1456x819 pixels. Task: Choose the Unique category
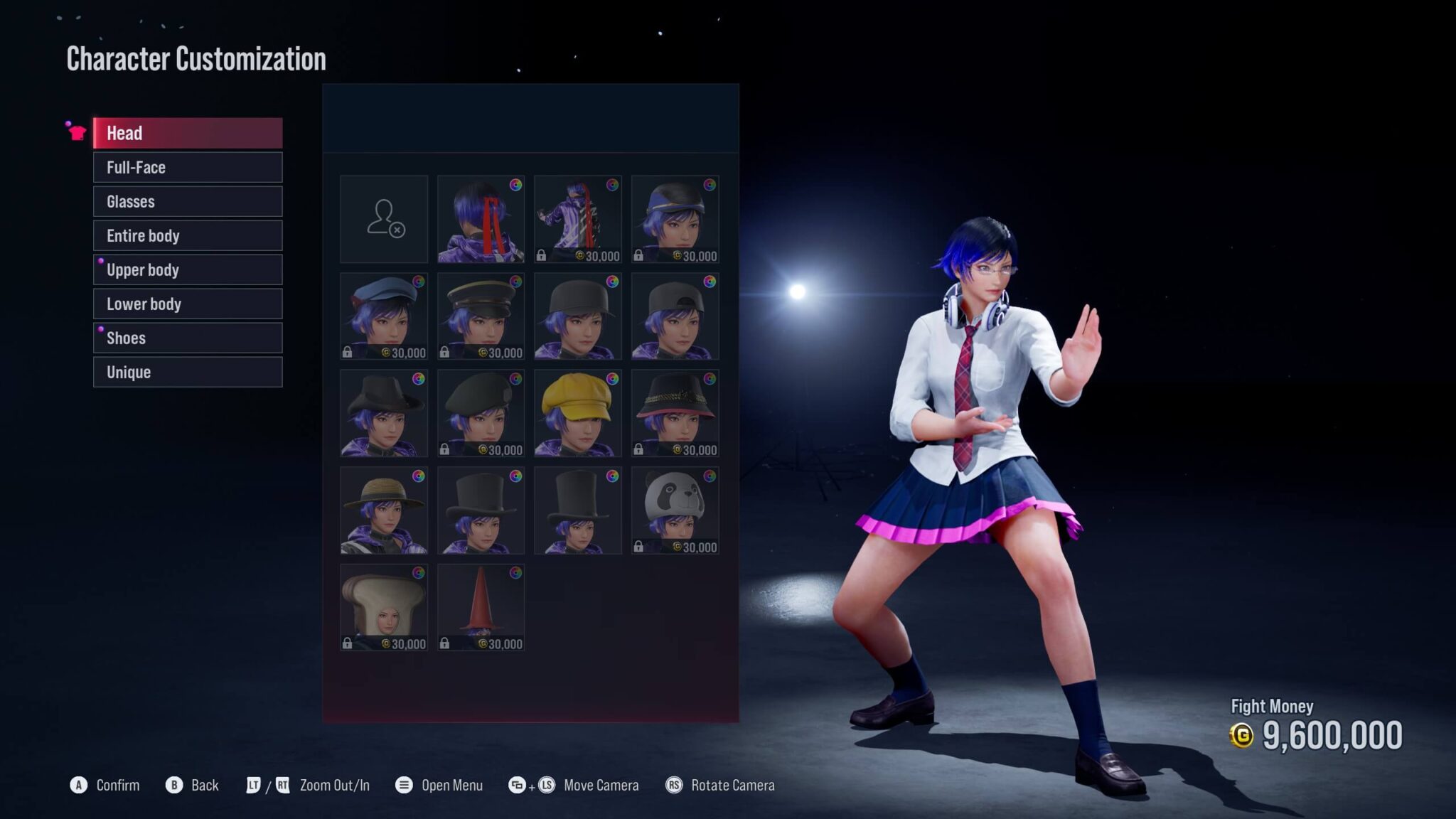[188, 372]
